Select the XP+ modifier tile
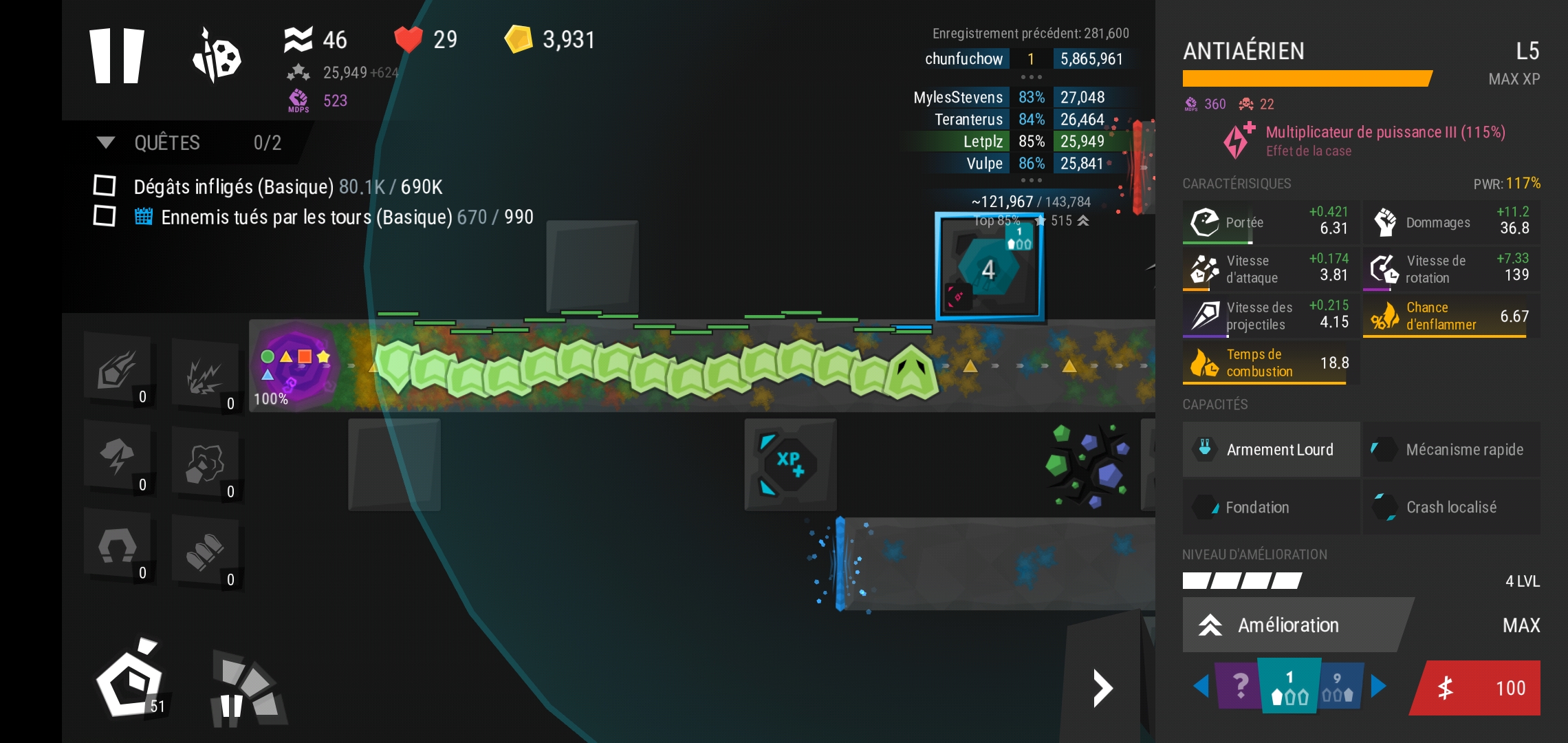The image size is (1568, 743). pos(790,464)
